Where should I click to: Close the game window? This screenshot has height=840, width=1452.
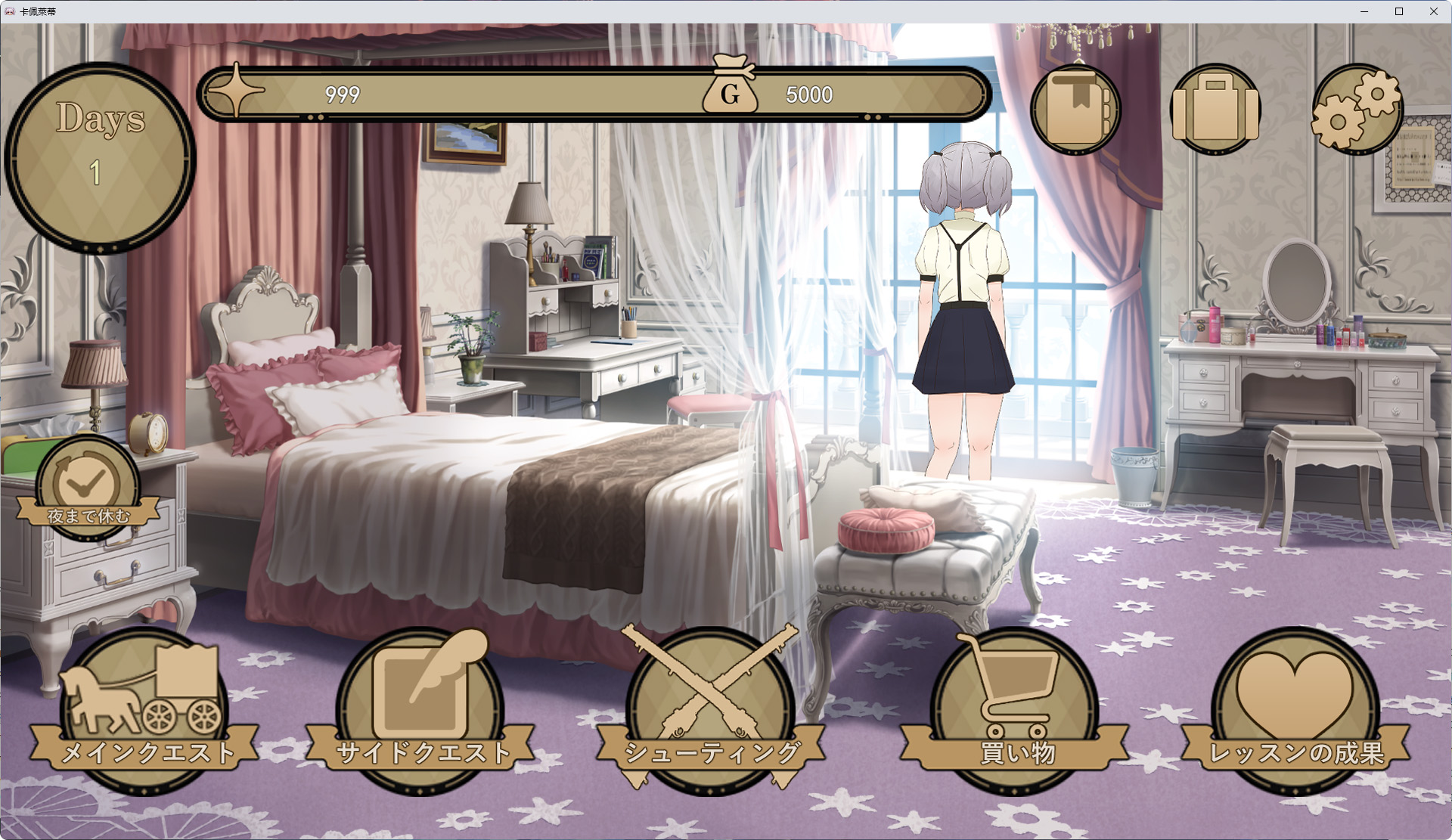tap(1434, 11)
